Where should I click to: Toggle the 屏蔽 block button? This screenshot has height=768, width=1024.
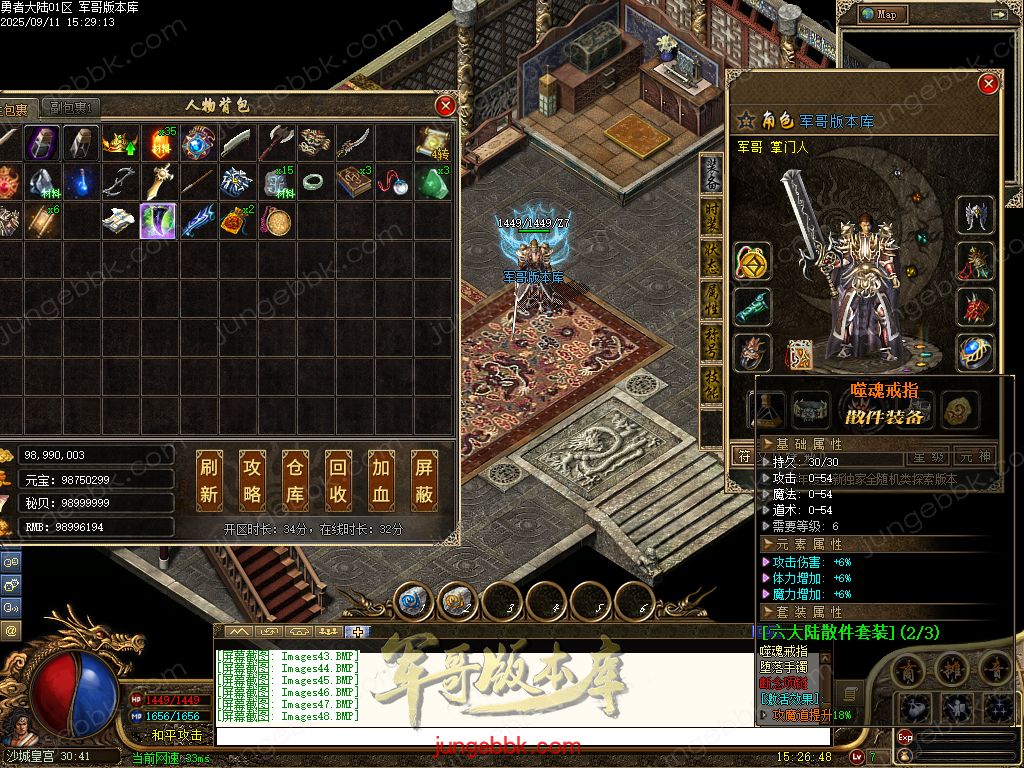pyautogui.click(x=425, y=480)
